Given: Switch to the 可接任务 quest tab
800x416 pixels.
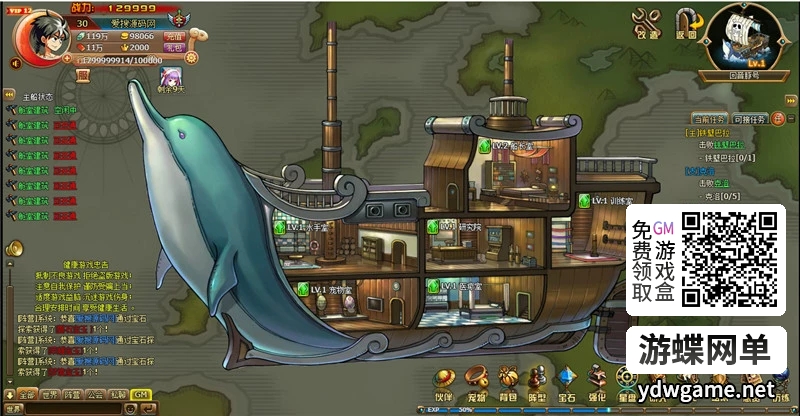Looking at the screenshot, I should (x=750, y=118).
